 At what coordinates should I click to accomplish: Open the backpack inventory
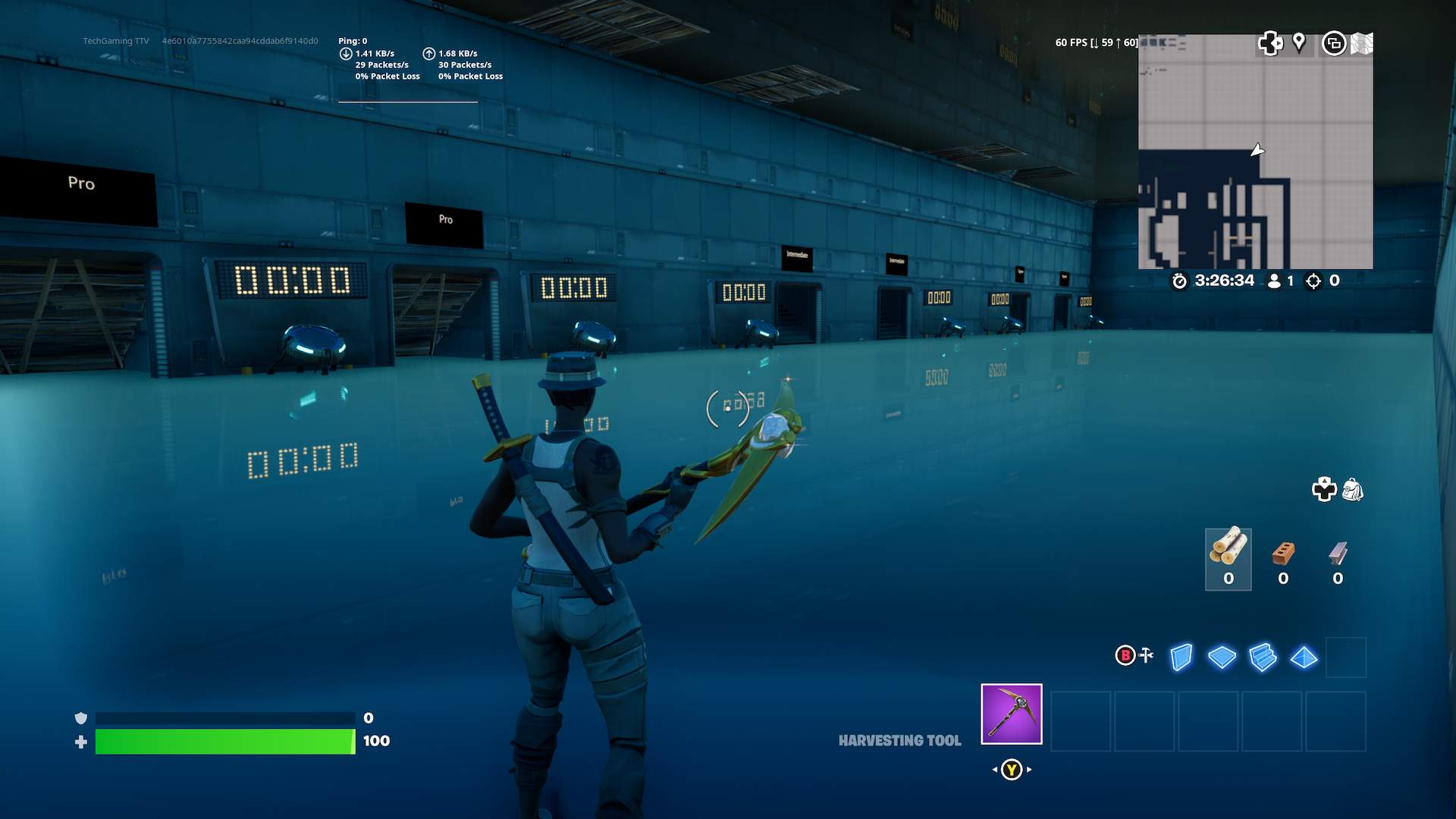[x=1353, y=490]
